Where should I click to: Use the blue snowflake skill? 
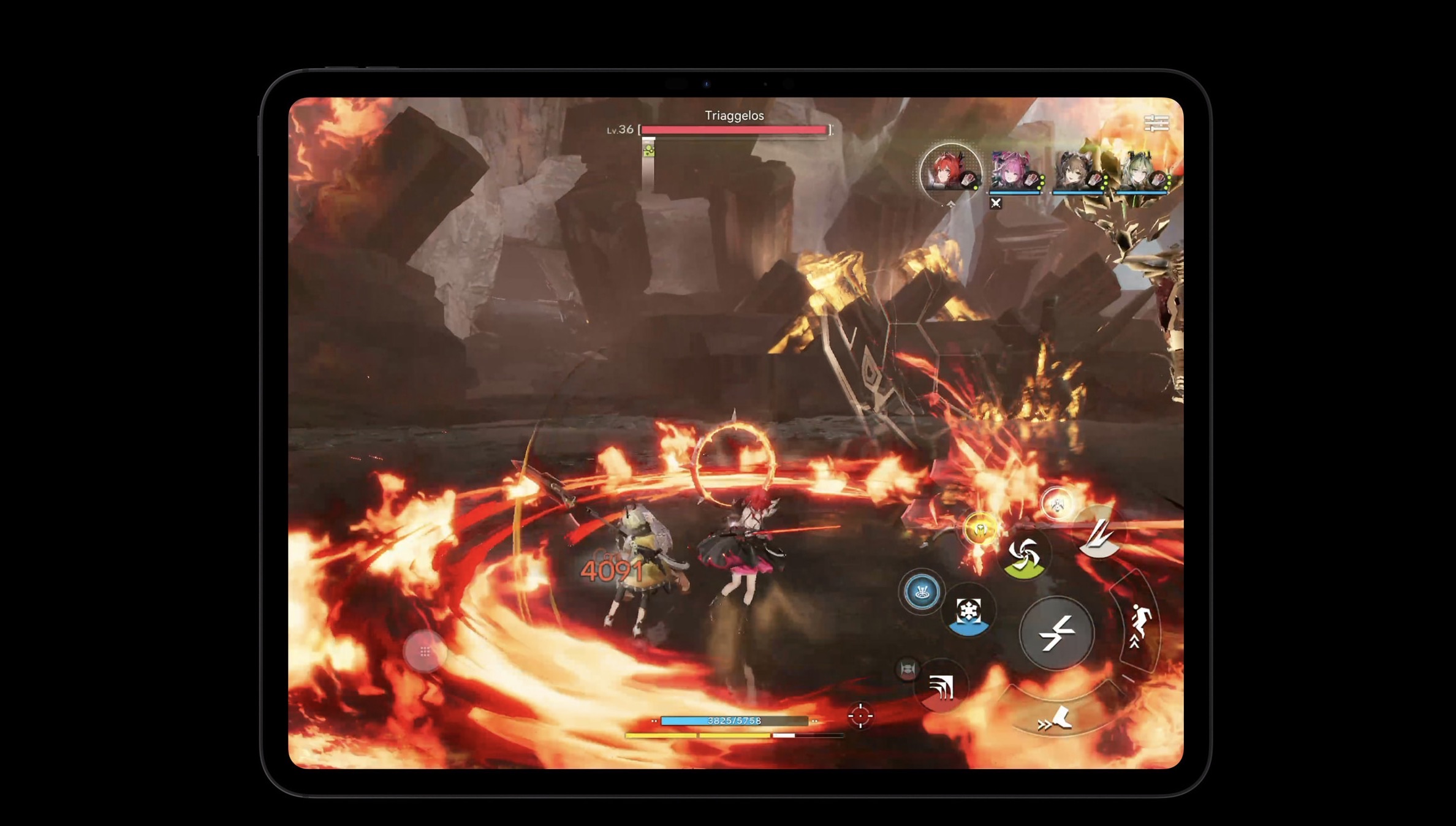tap(969, 613)
